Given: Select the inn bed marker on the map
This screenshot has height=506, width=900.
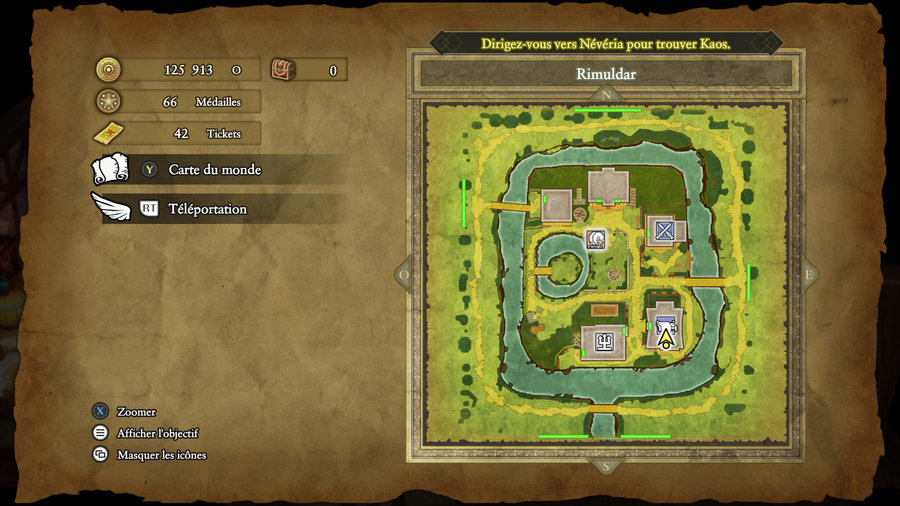Looking at the screenshot, I should tap(665, 322).
